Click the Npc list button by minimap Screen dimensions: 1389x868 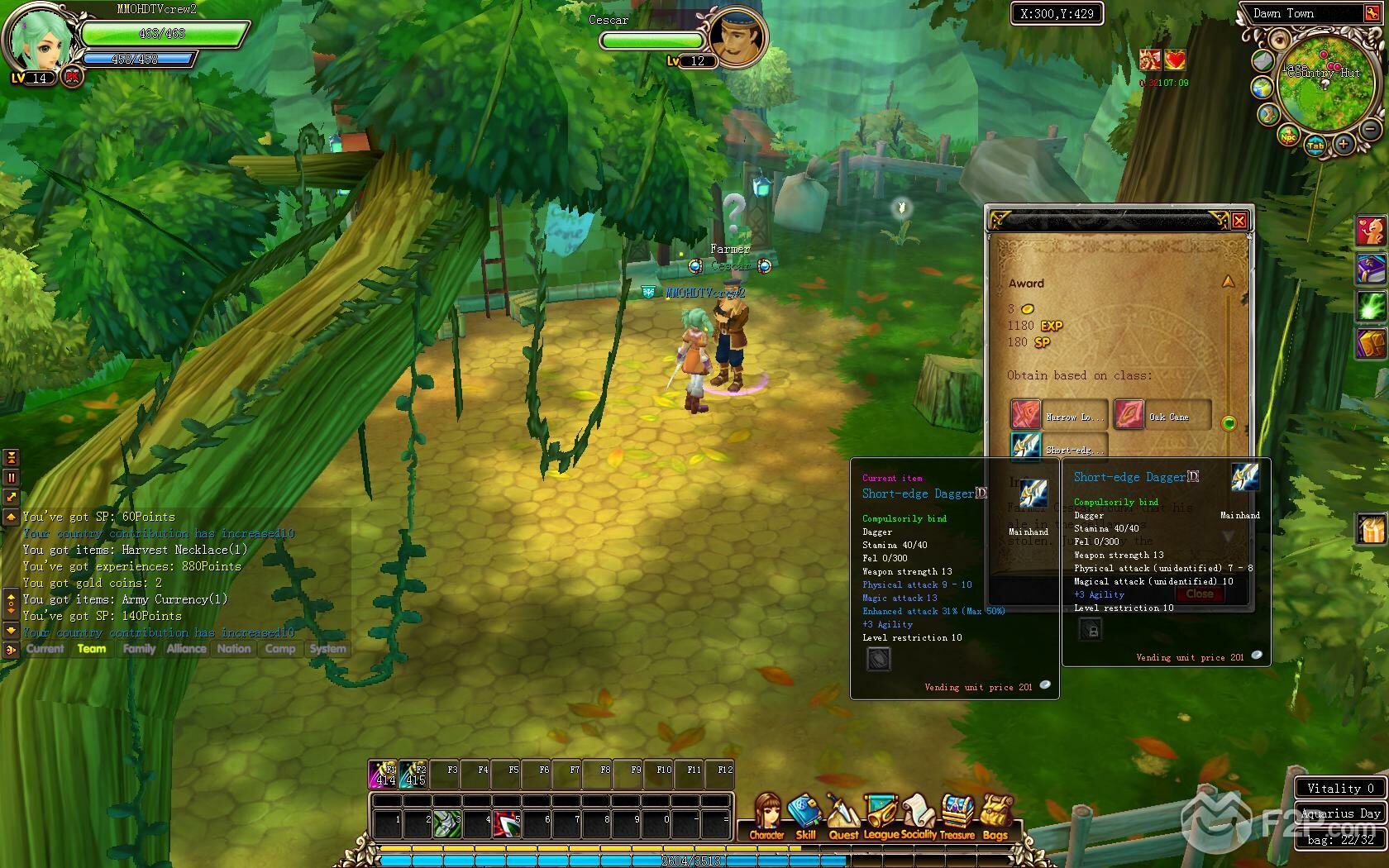pos(1288,137)
